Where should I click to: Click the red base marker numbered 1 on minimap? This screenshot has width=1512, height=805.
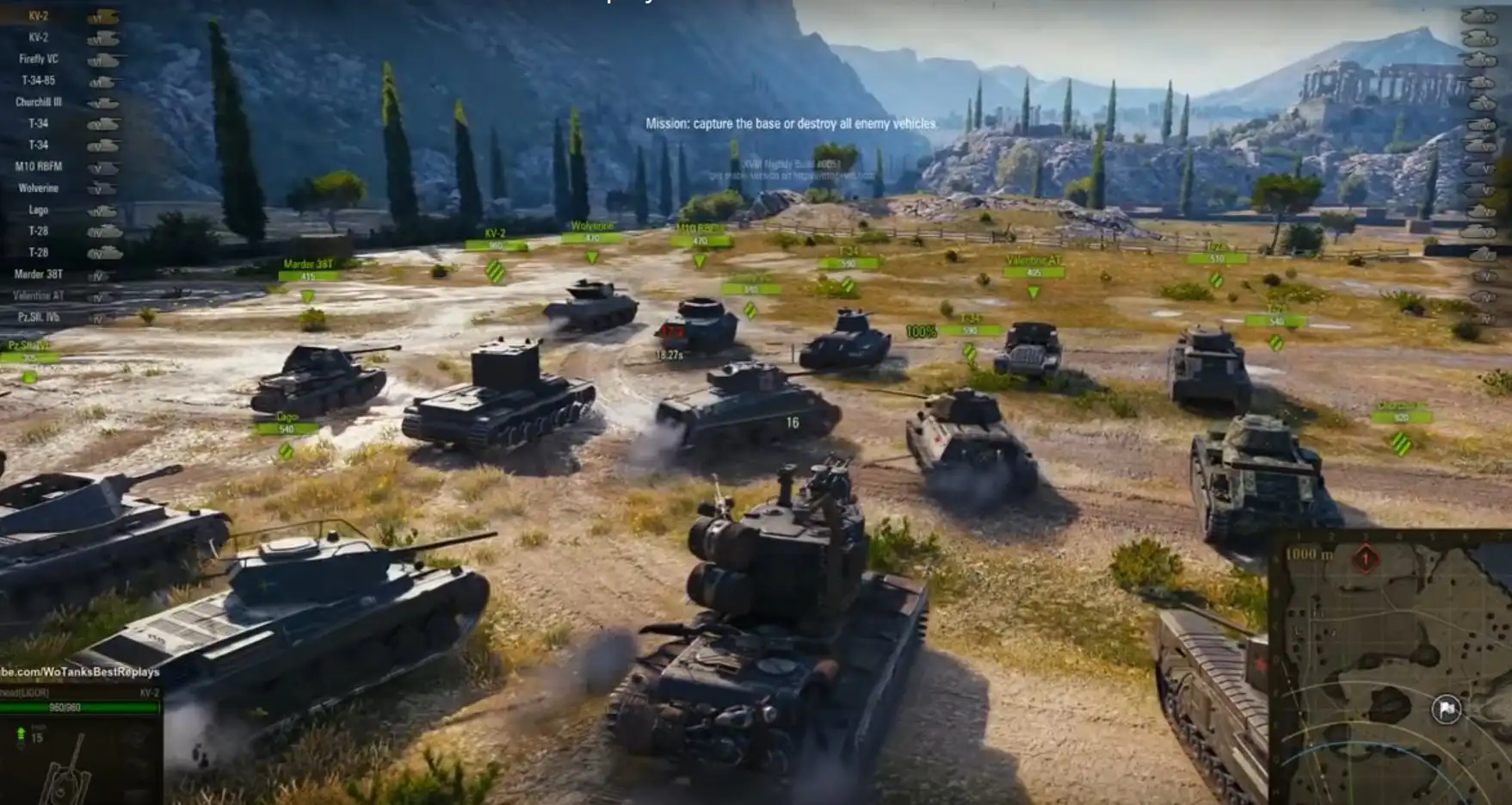(x=1365, y=559)
